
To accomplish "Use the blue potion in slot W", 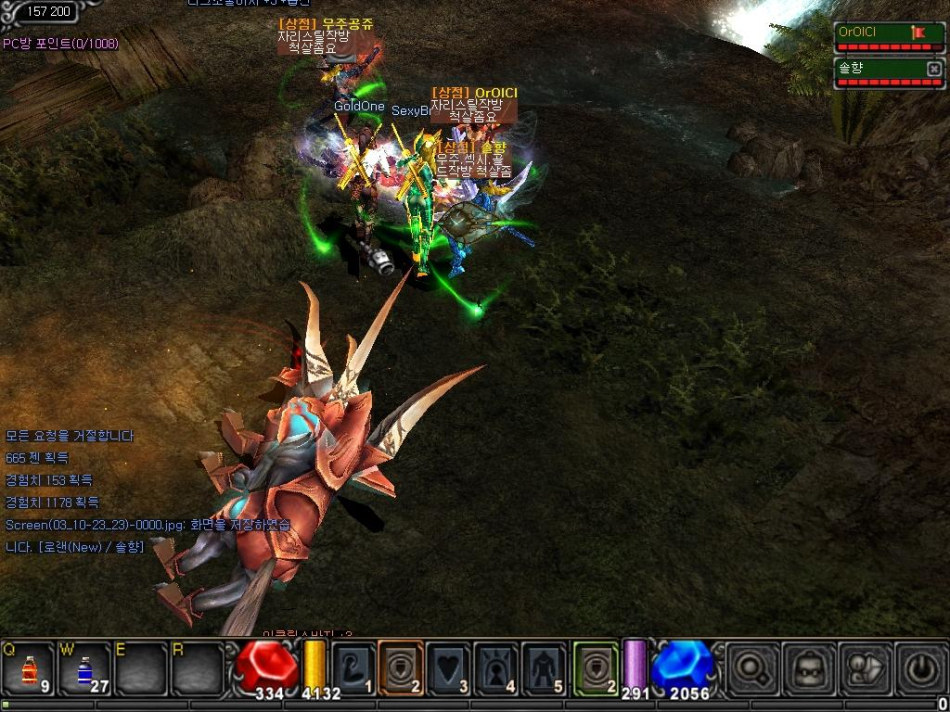I will point(83,668).
